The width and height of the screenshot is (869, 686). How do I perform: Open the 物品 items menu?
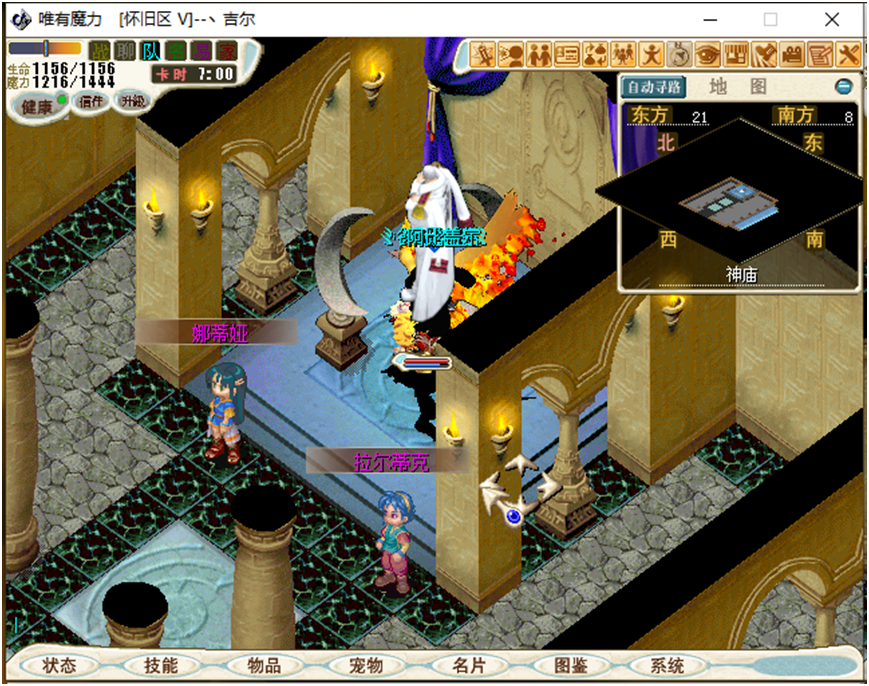264,665
